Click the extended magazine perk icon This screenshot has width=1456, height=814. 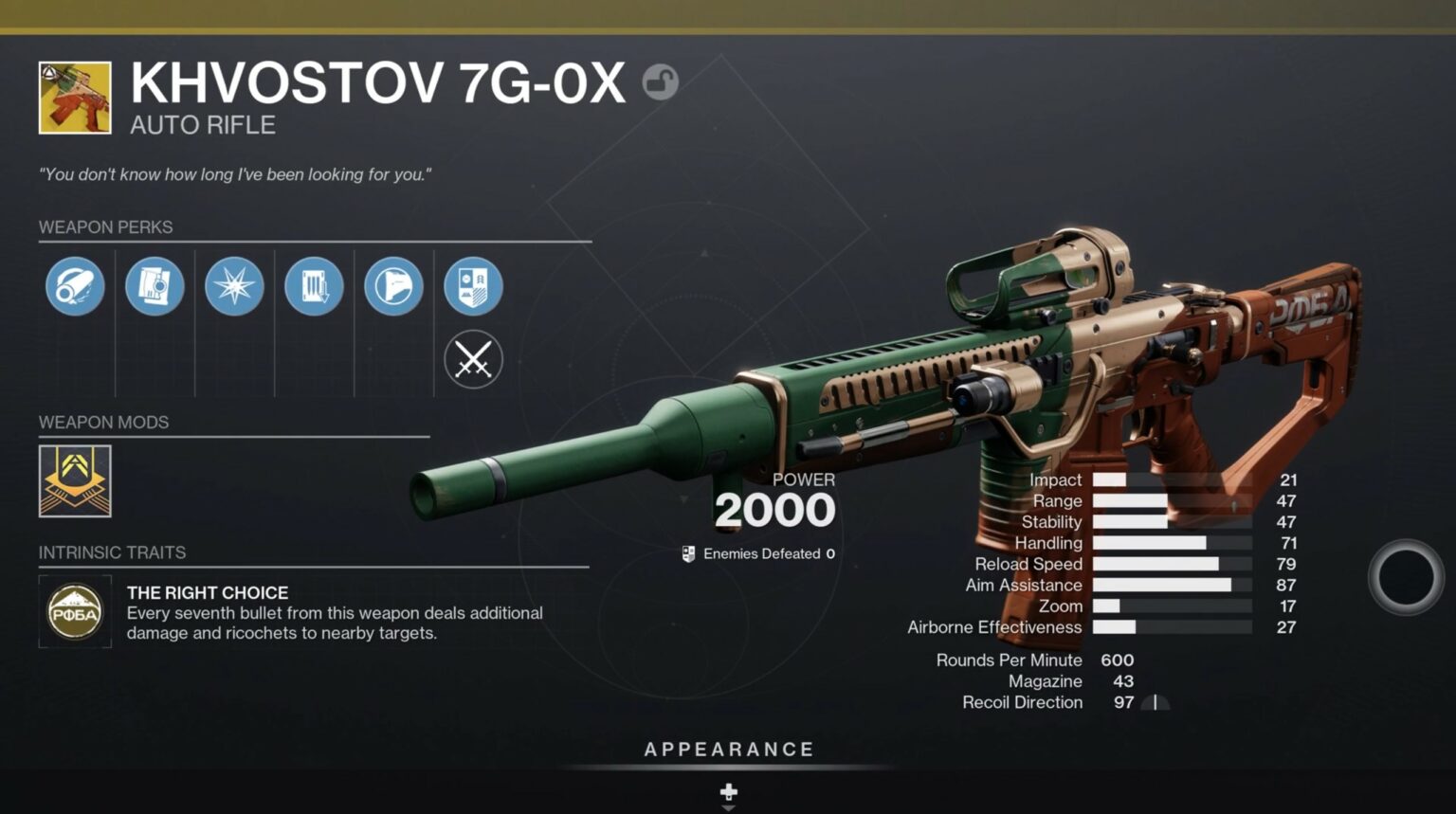(x=315, y=286)
